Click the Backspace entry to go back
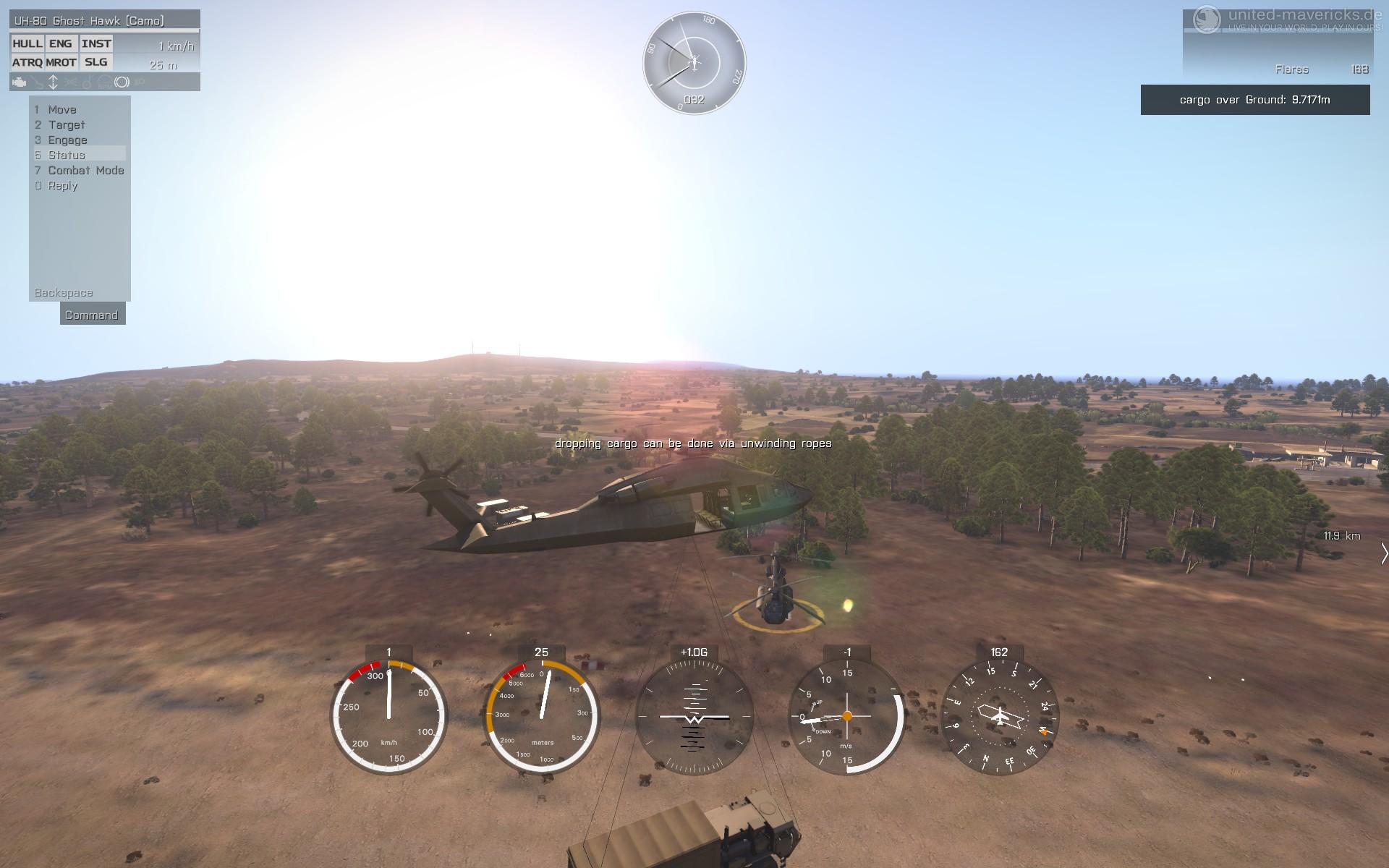1389x868 pixels. click(64, 293)
